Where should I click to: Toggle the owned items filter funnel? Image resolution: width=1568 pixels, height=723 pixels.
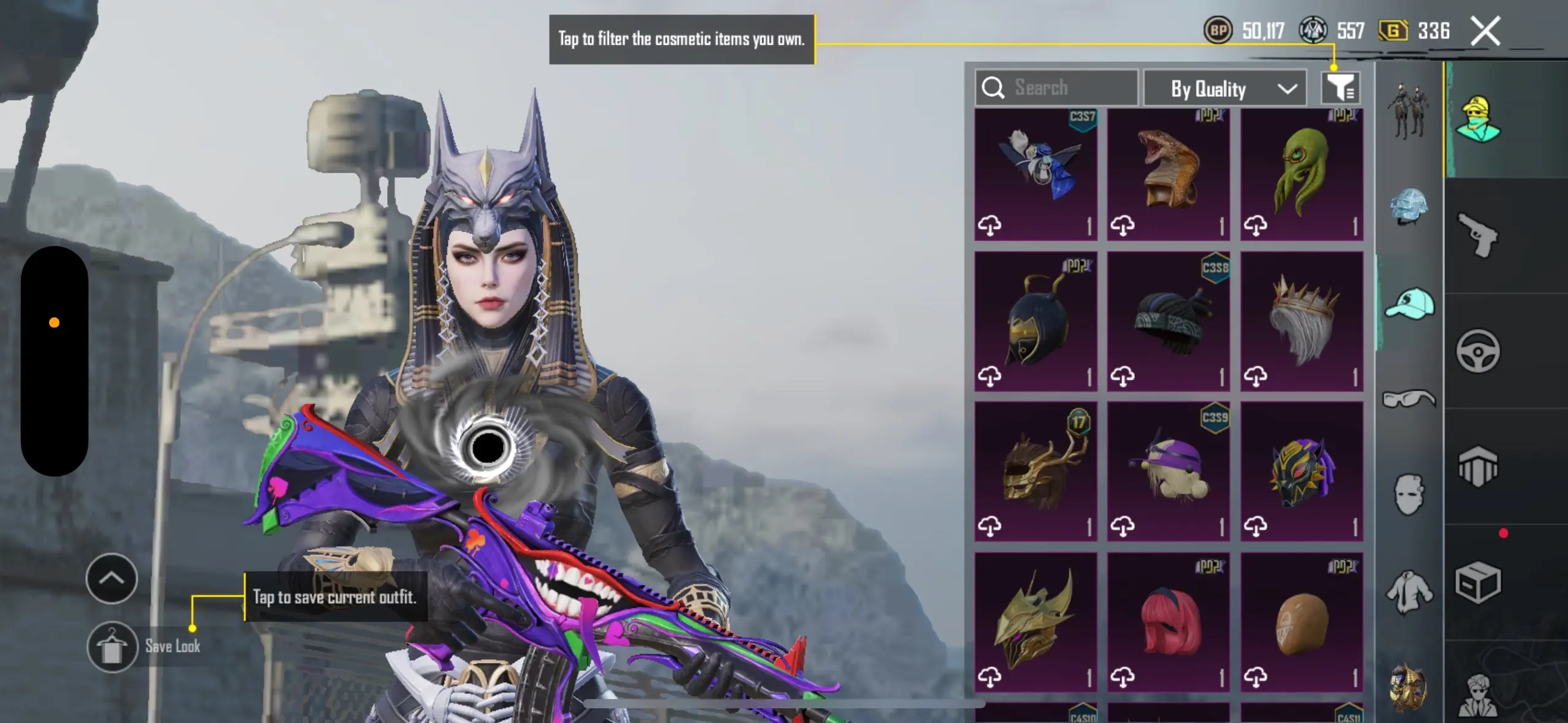(x=1340, y=88)
